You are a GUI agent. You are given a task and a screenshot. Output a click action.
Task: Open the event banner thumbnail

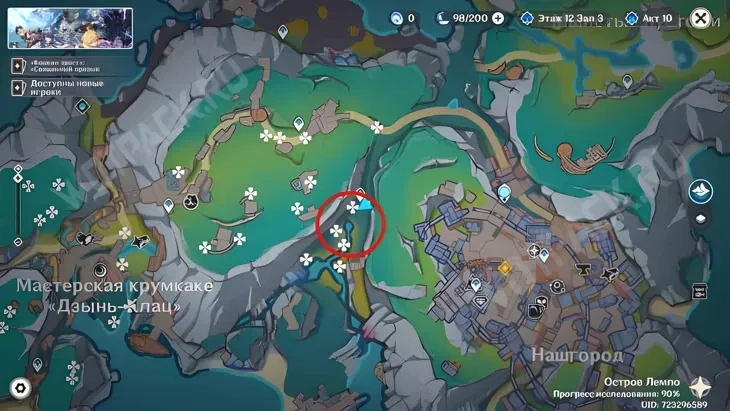(70, 28)
